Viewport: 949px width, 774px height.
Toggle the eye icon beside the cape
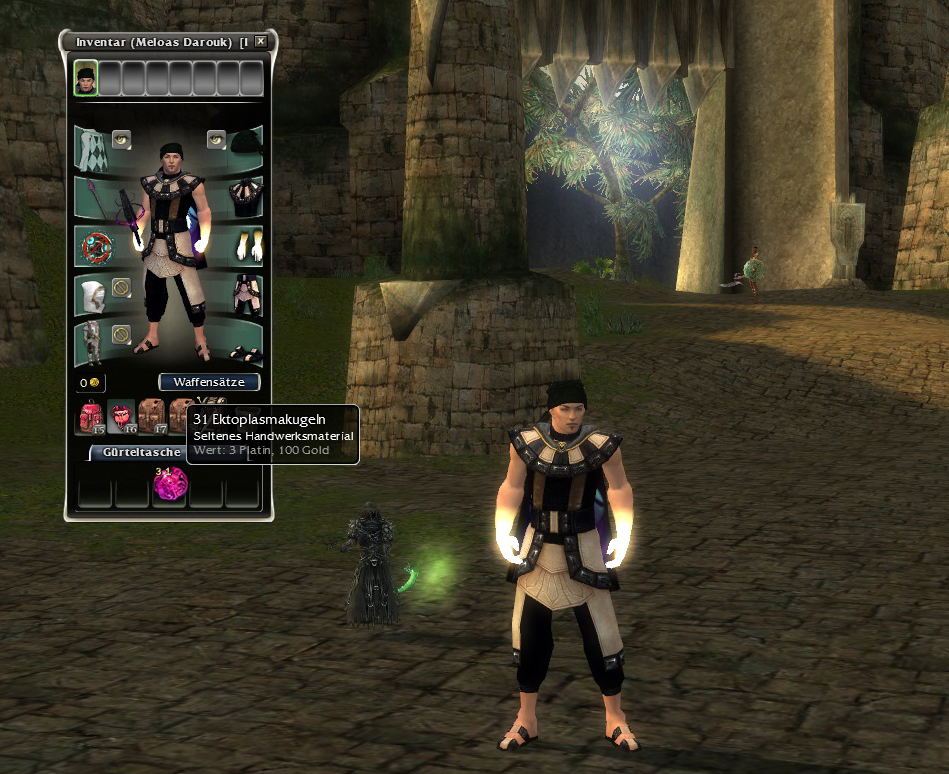point(122,139)
